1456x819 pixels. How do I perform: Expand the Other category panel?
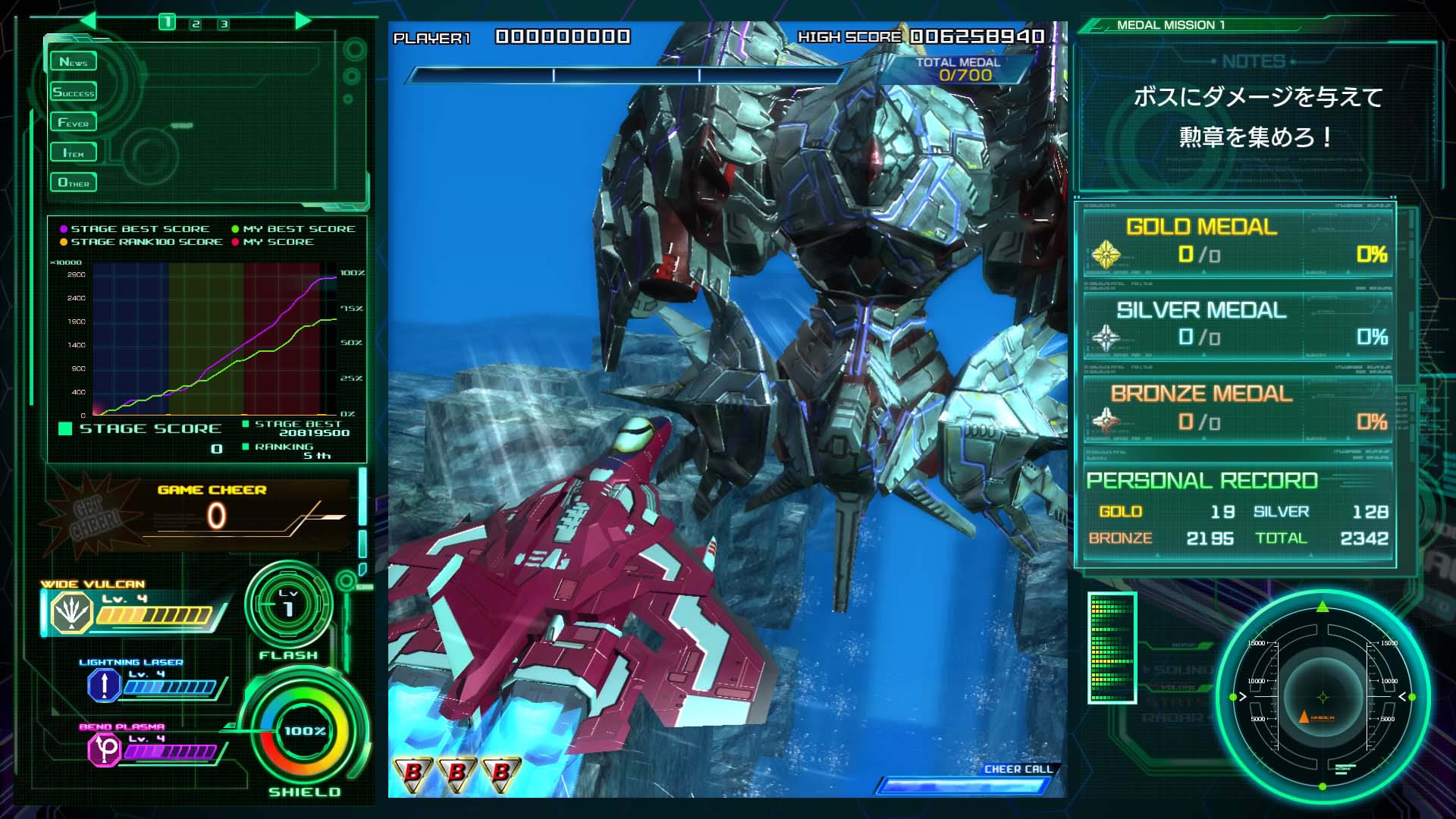point(73,182)
